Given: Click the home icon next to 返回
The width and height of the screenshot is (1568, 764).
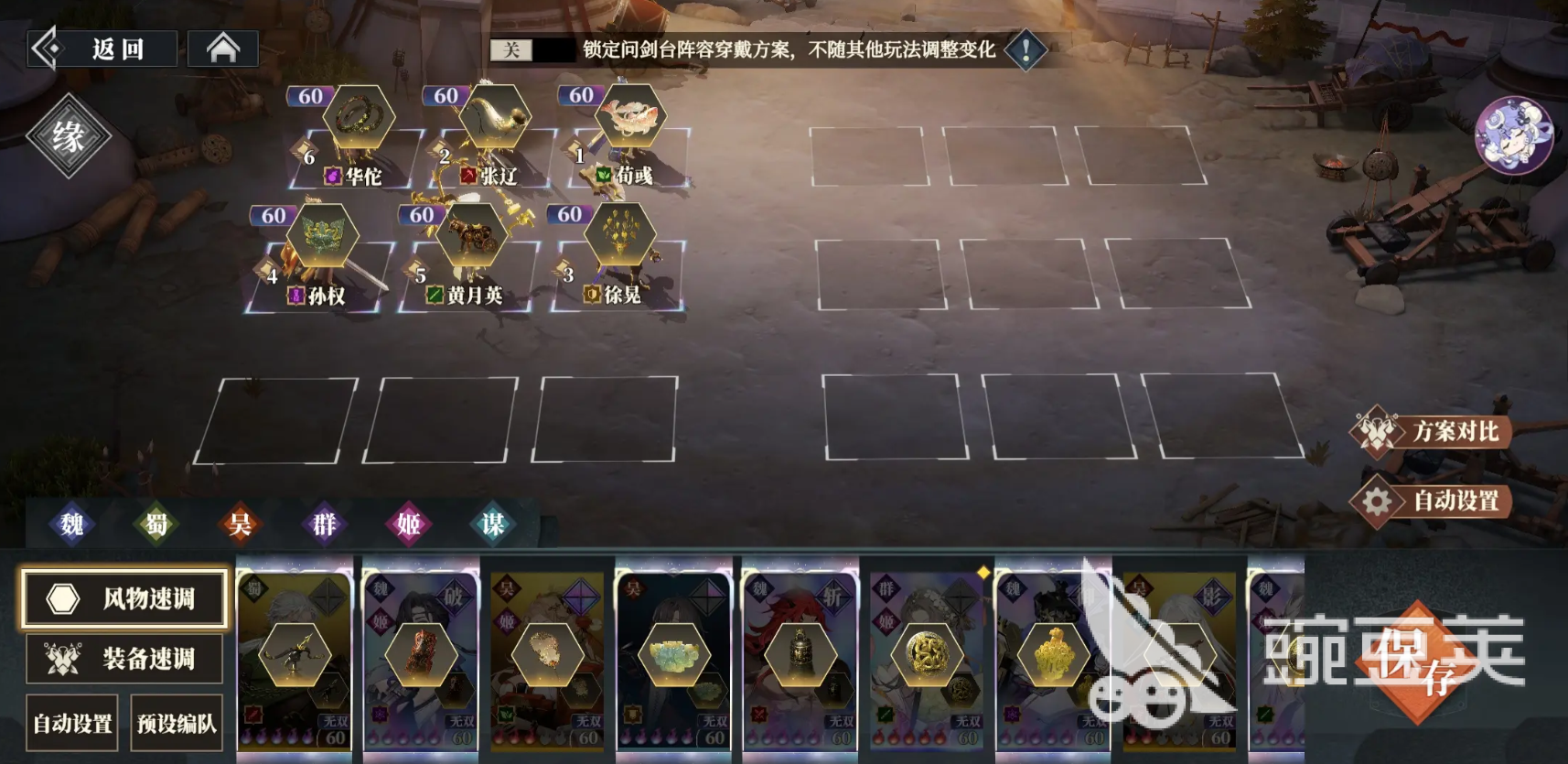Looking at the screenshot, I should tap(222, 48).
